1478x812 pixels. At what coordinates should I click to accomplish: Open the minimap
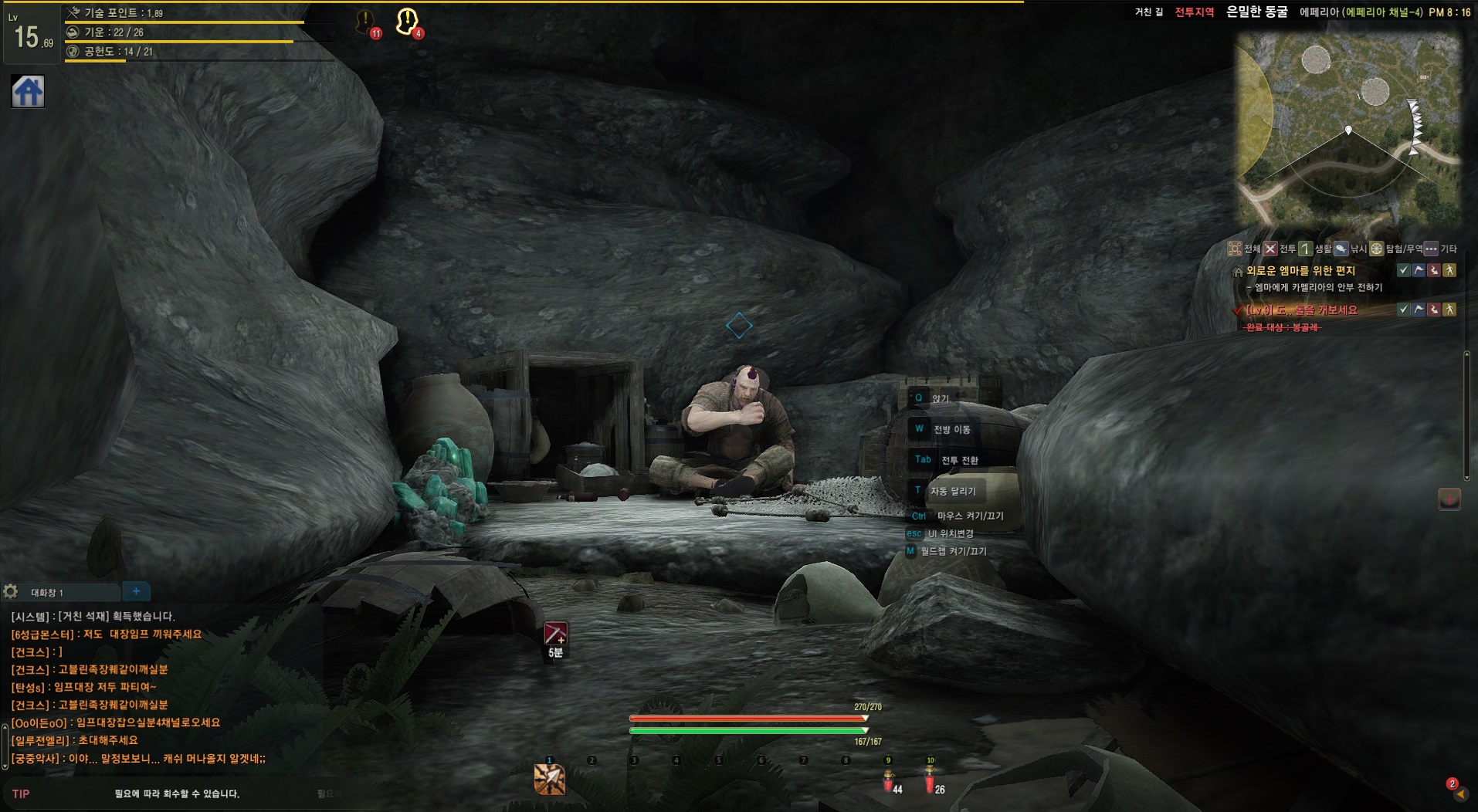1348,130
